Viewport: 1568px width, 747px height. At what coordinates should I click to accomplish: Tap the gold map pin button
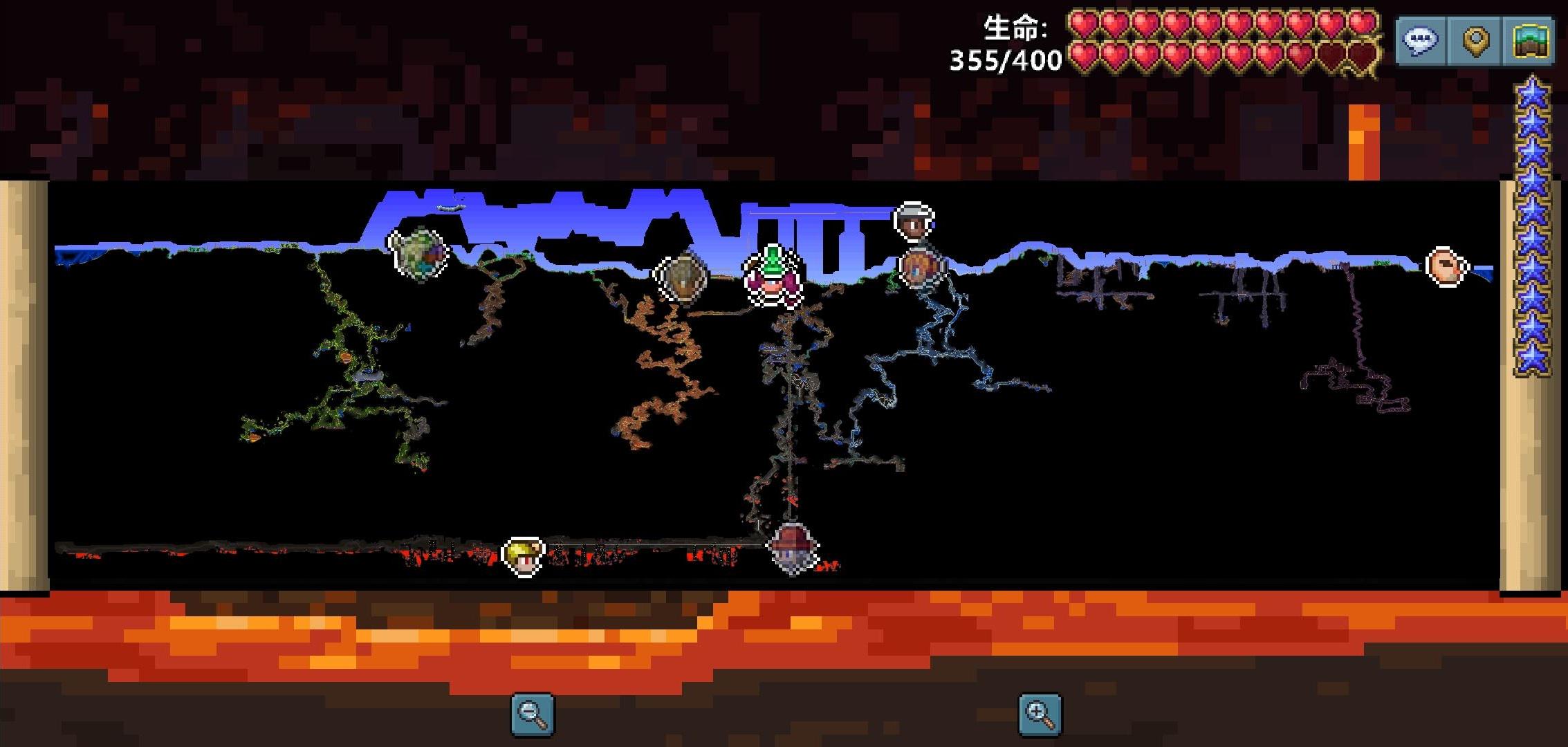(1475, 41)
